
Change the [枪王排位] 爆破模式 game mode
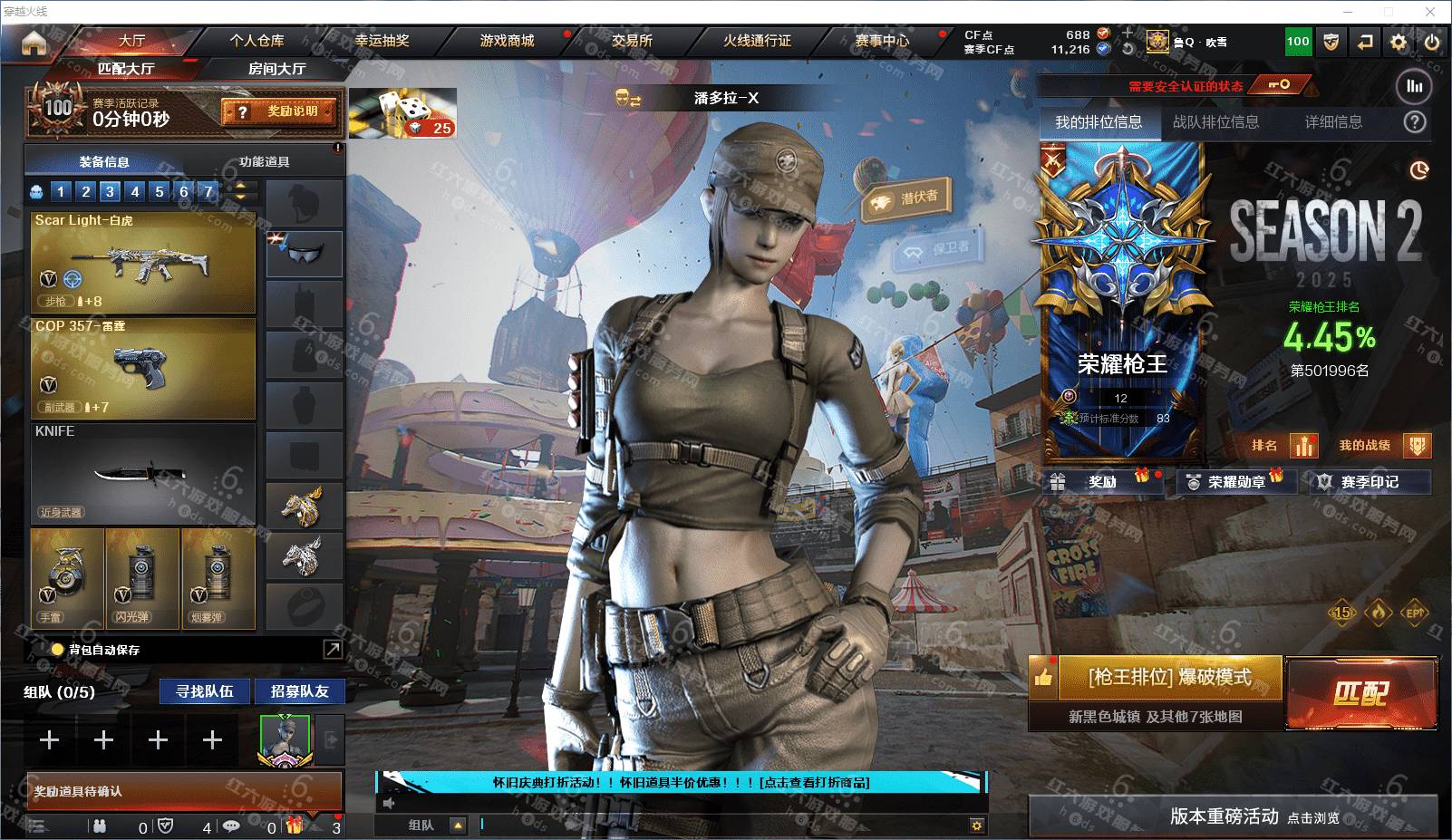pyautogui.click(x=1169, y=677)
